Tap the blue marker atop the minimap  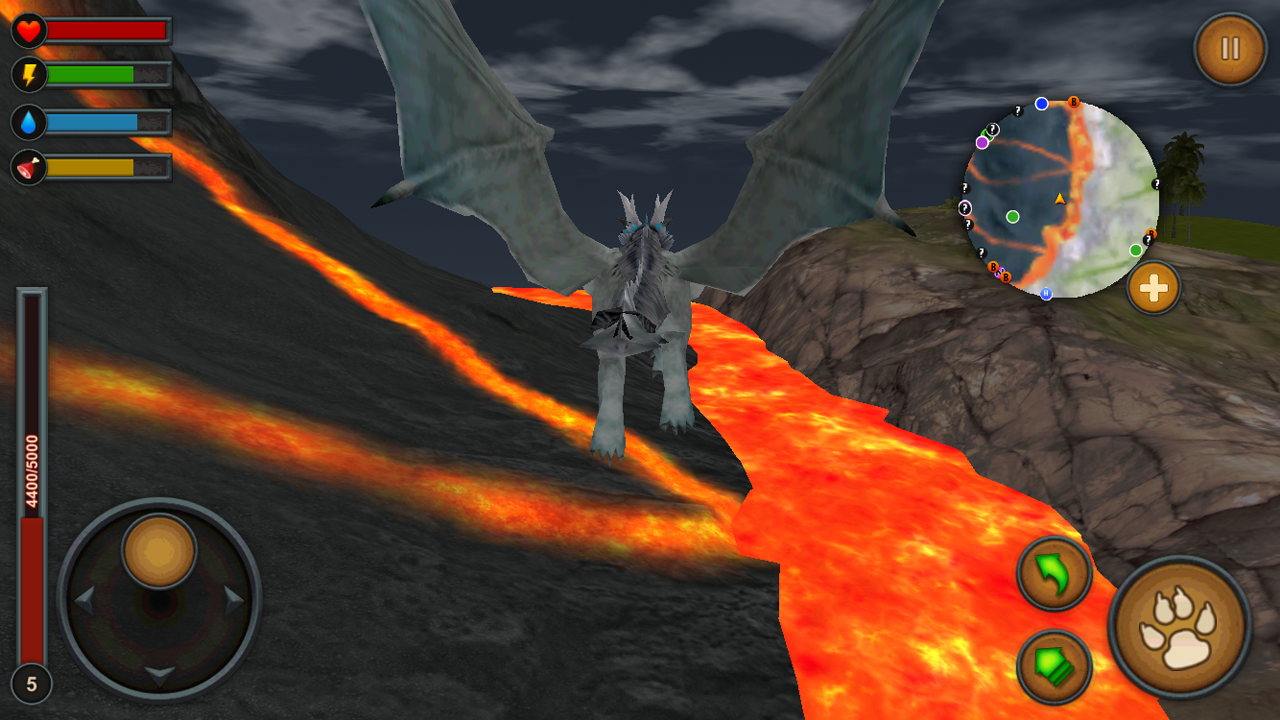coord(1041,103)
